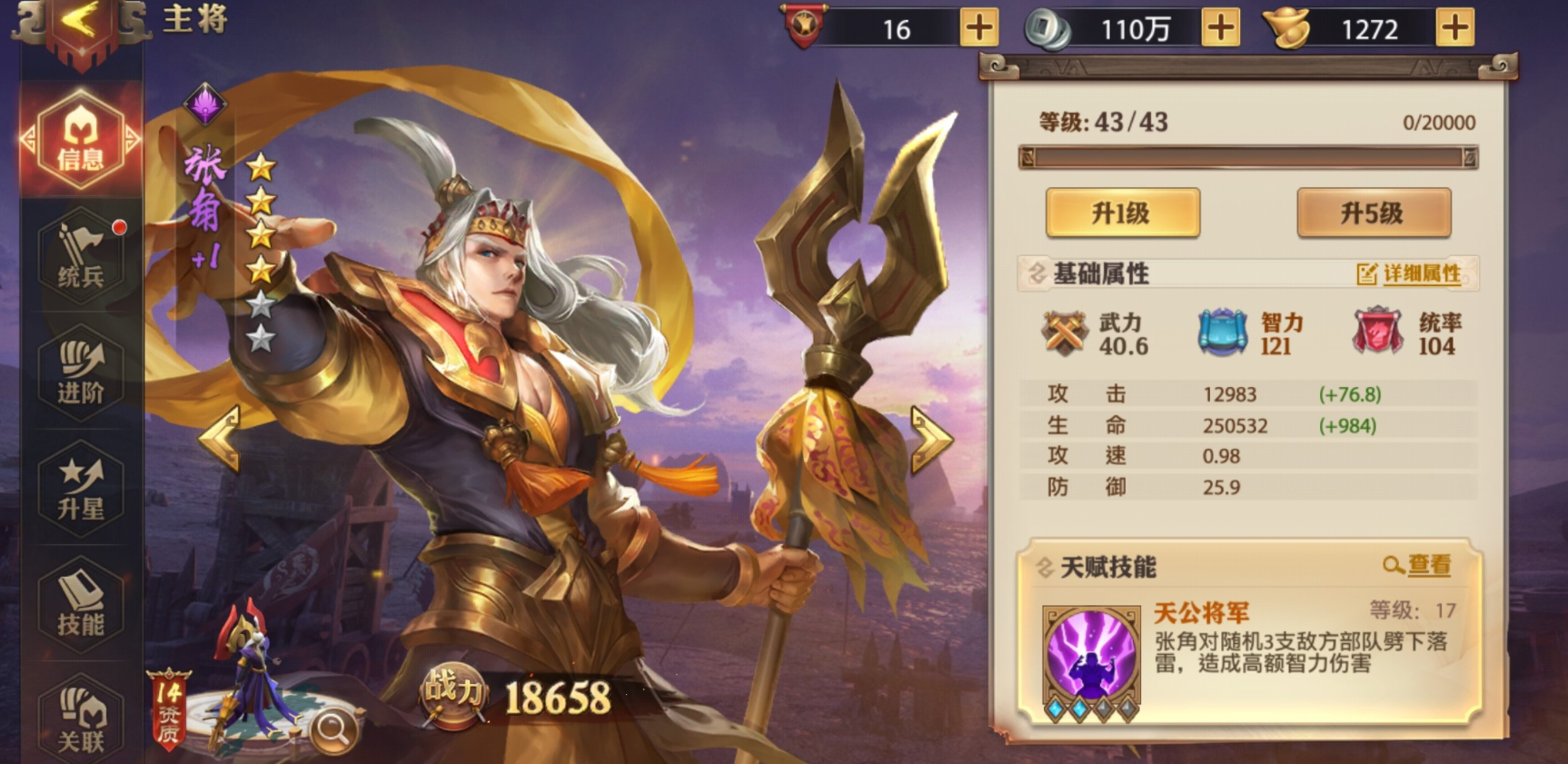Add more silver coins with plus button

(x=1220, y=28)
